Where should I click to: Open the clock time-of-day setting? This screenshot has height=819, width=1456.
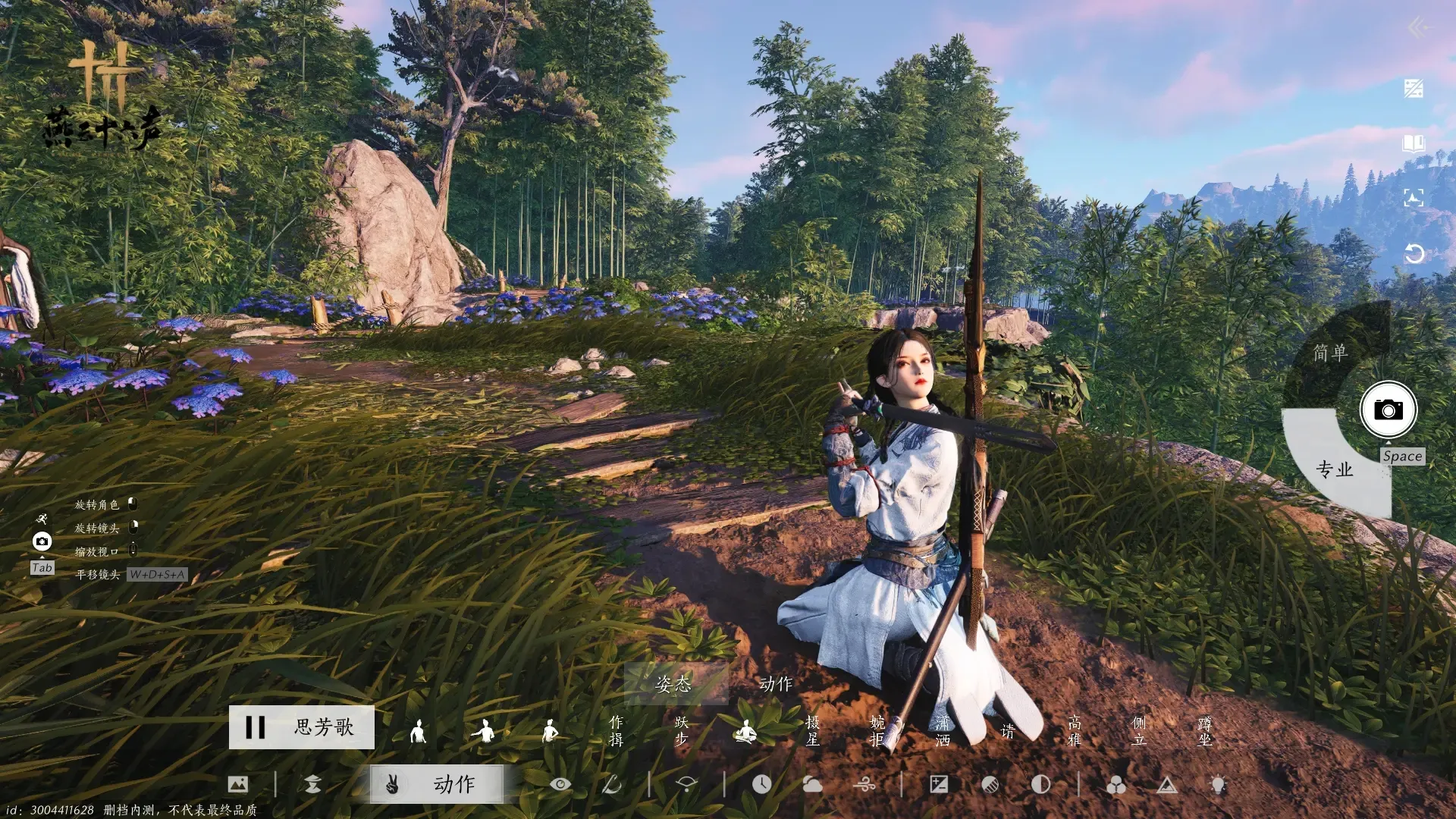click(x=761, y=784)
